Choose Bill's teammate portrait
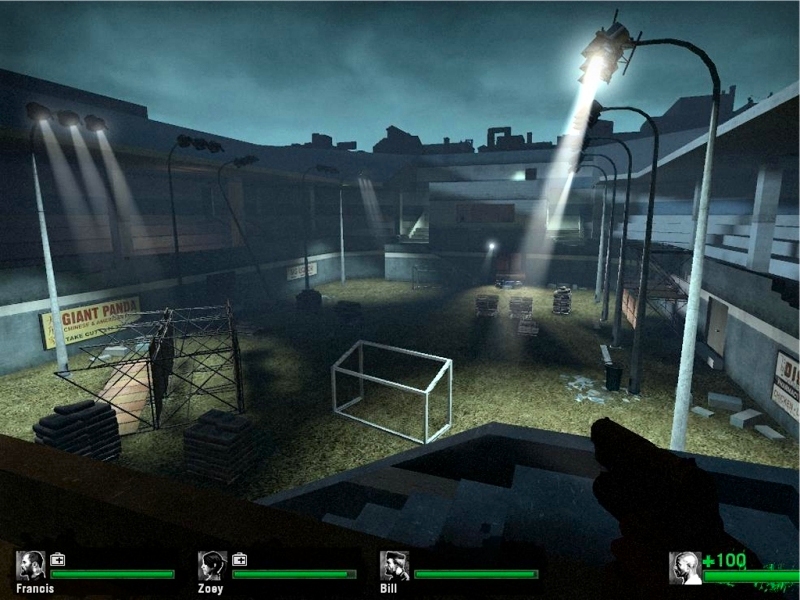The width and height of the screenshot is (800, 600). 394,566
